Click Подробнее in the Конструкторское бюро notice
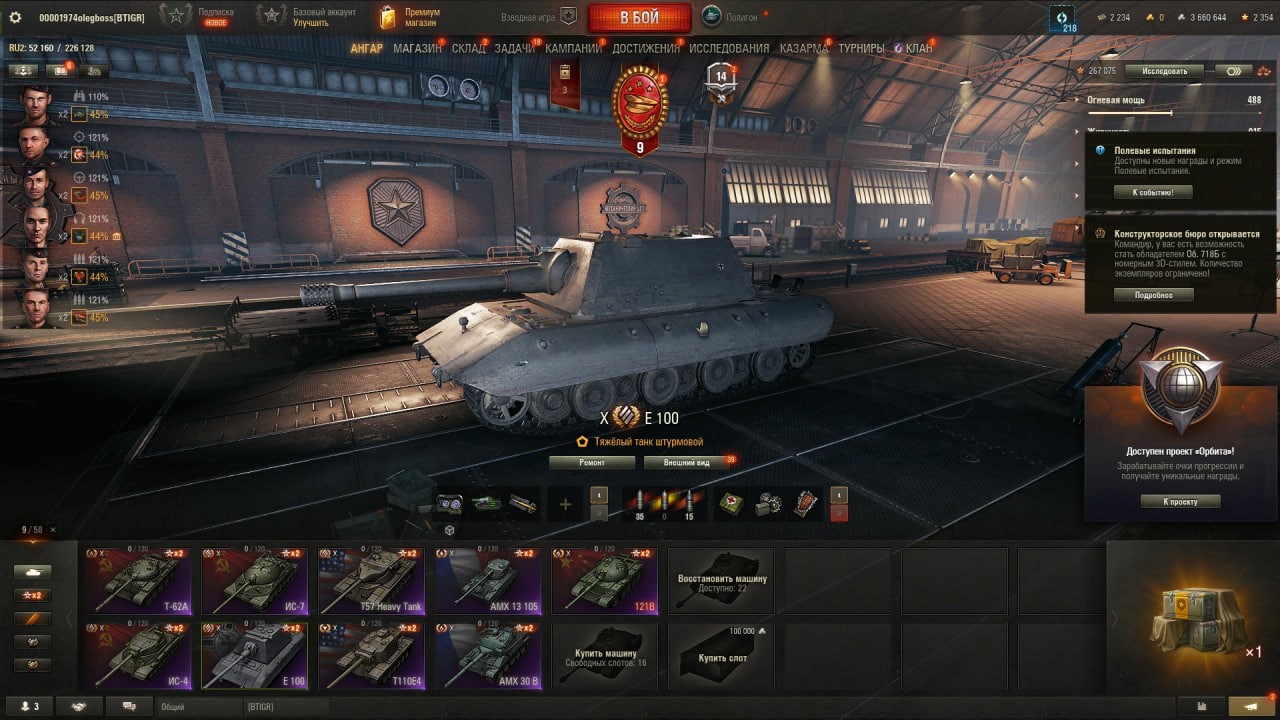The height and width of the screenshot is (720, 1280). pos(1153,295)
